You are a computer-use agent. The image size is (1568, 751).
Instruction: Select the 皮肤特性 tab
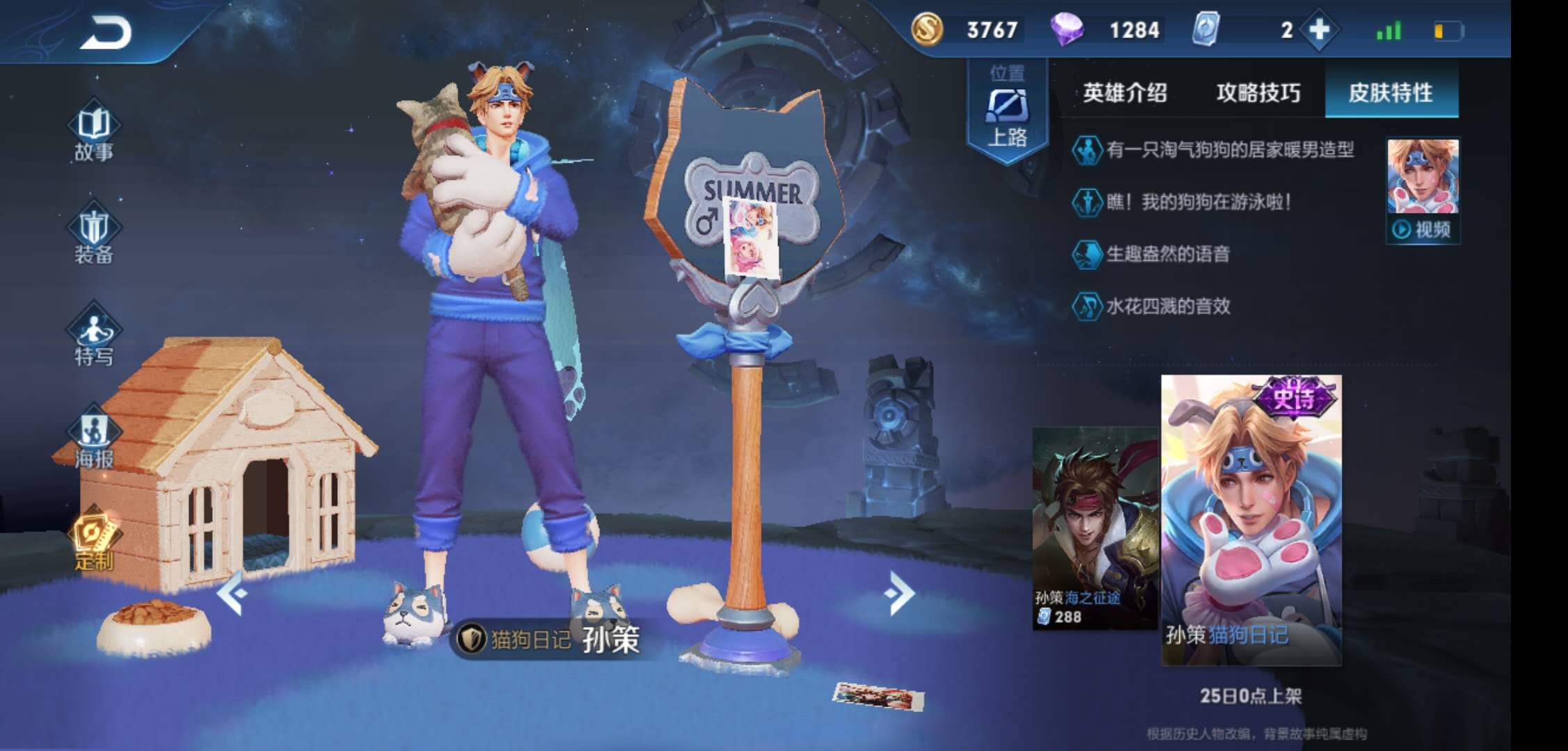click(x=1391, y=92)
